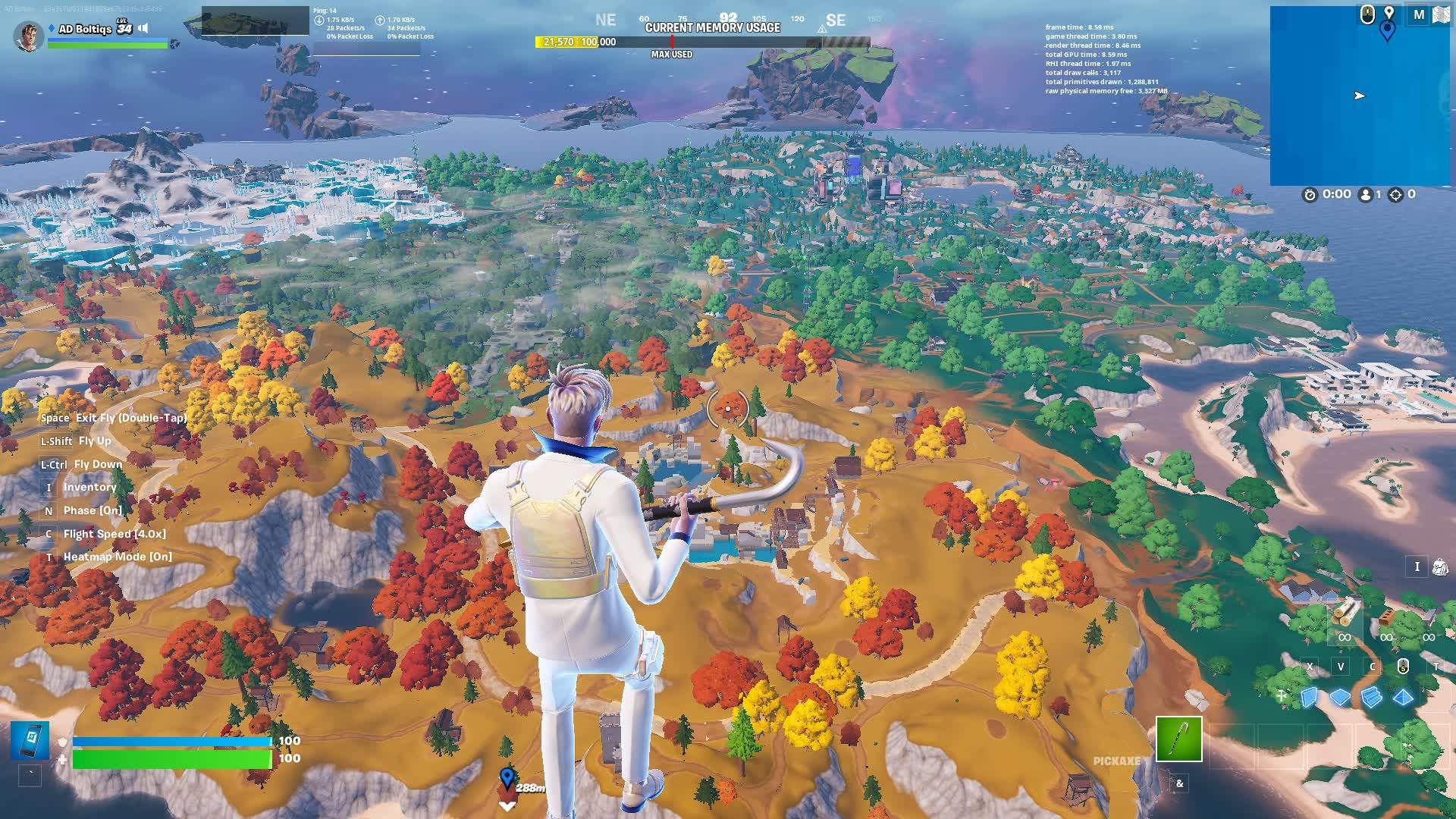Click the wood materials icon in the hotbar
The width and height of the screenshot is (1456, 819).
click(1345, 613)
